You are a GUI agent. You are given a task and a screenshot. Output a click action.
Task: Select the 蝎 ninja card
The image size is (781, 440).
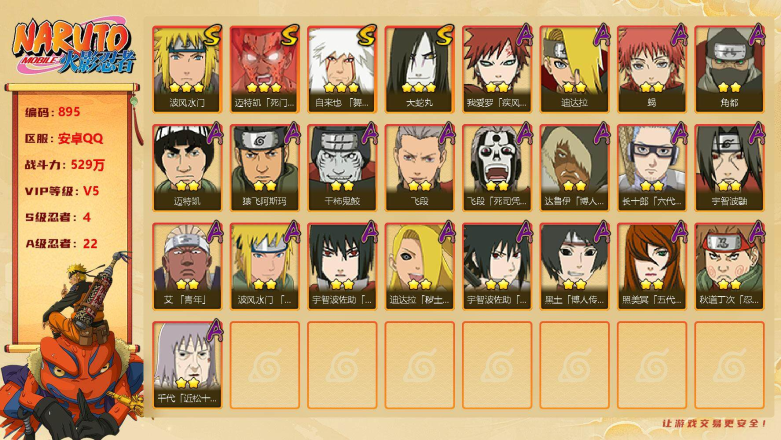pos(652,66)
